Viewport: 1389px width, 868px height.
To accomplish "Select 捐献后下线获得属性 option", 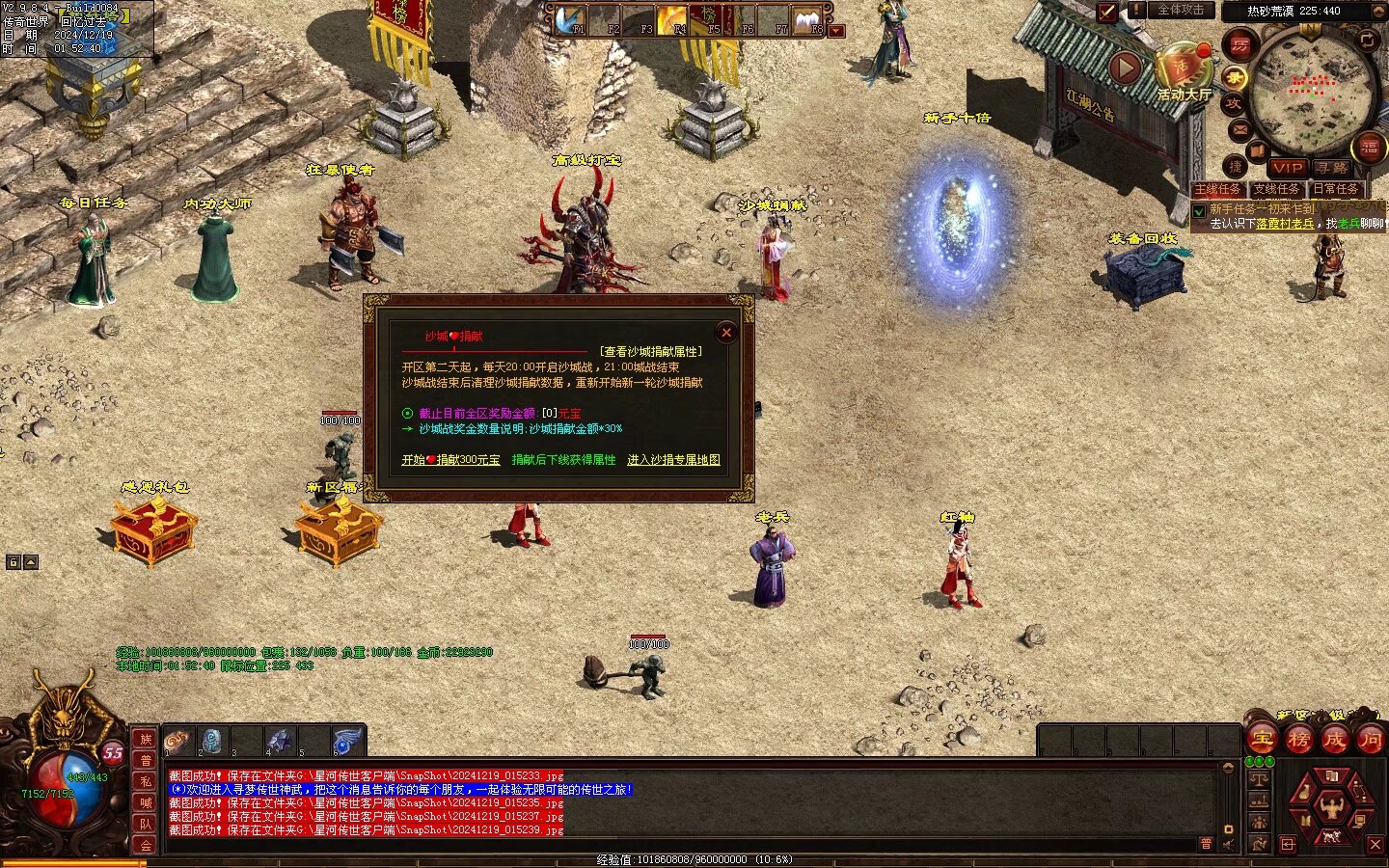I will [563, 460].
